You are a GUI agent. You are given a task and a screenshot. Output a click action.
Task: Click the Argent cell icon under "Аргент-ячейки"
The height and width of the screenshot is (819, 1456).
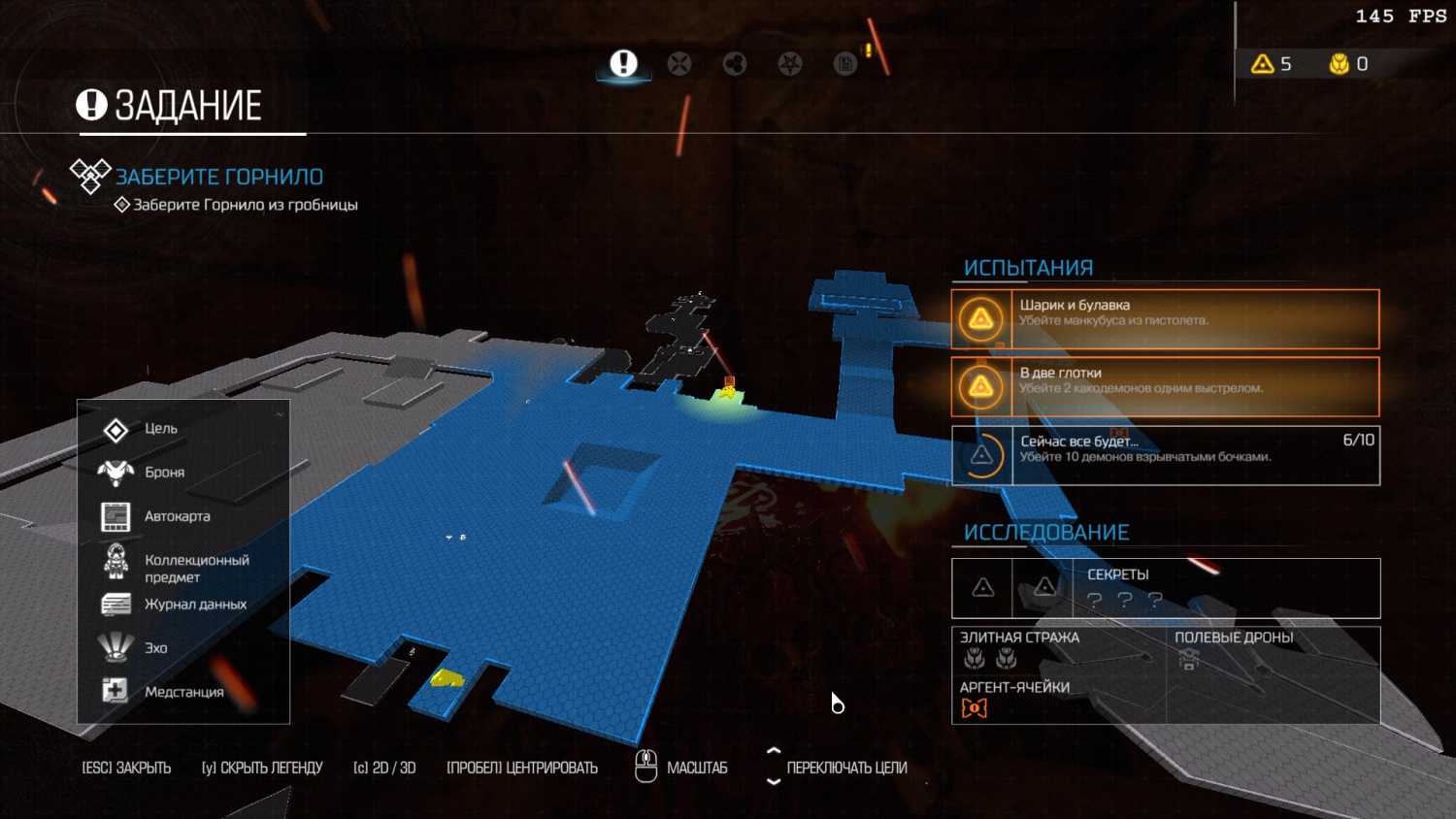click(x=974, y=708)
